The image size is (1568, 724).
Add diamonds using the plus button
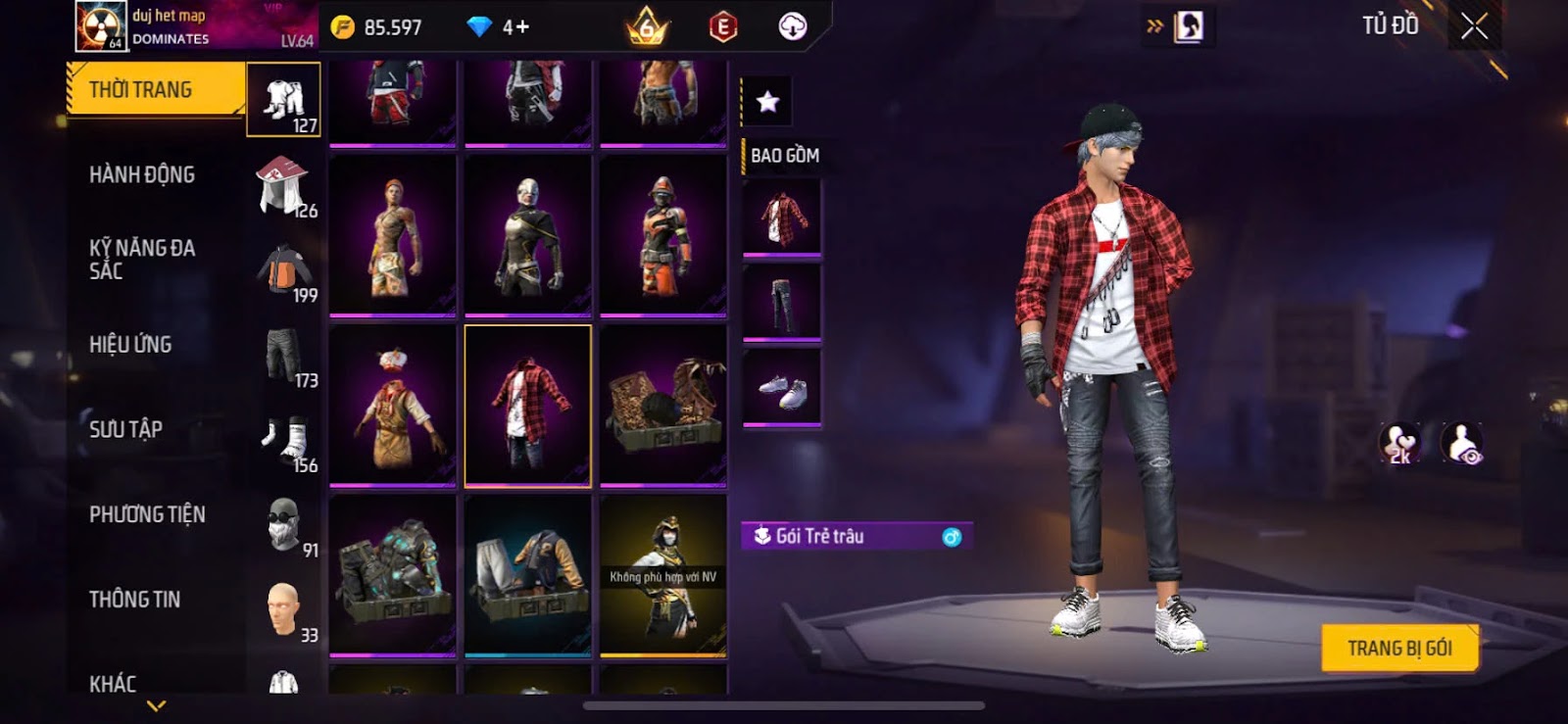522,27
